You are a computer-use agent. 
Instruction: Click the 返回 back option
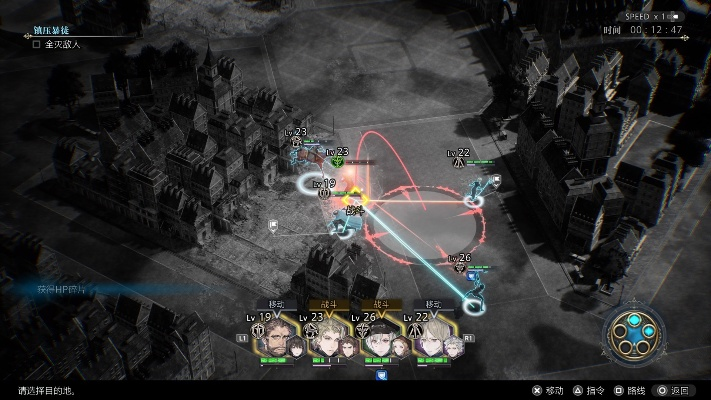(x=673, y=390)
